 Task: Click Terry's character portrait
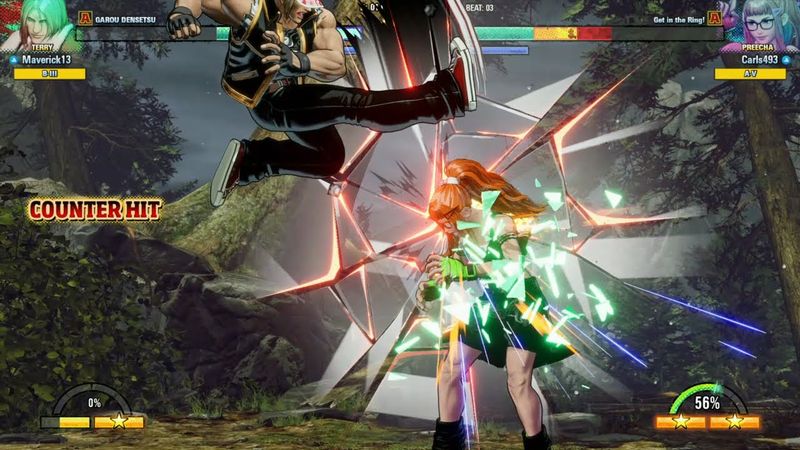(40, 22)
